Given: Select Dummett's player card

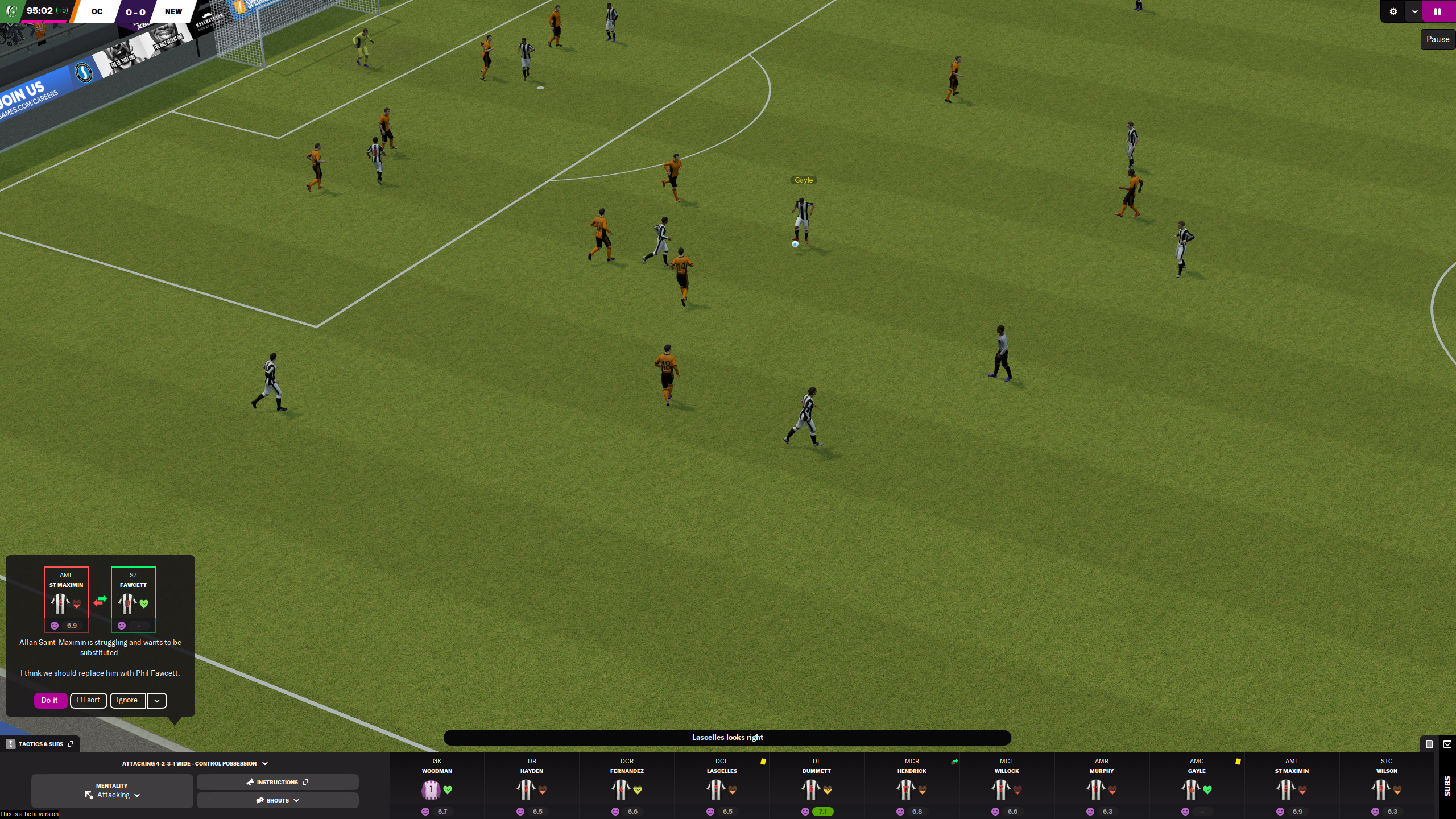Looking at the screenshot, I should click(x=817, y=787).
